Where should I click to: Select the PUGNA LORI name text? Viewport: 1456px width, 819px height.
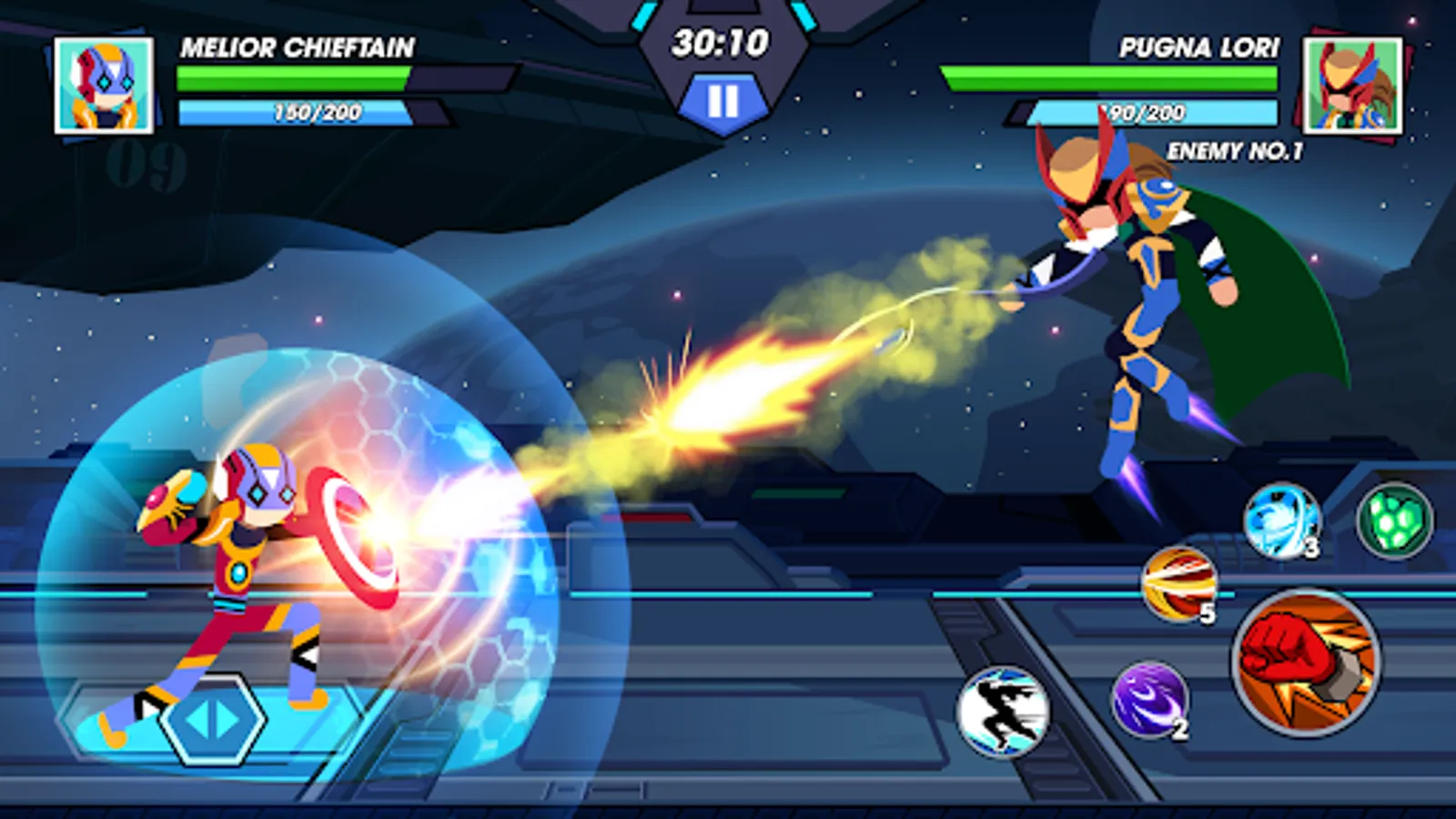pyautogui.click(x=1199, y=50)
